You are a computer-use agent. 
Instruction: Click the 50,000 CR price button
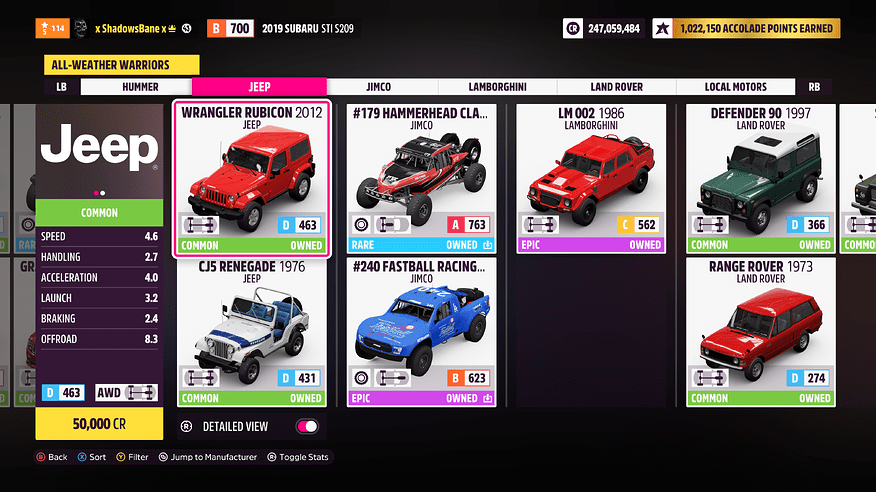click(99, 424)
